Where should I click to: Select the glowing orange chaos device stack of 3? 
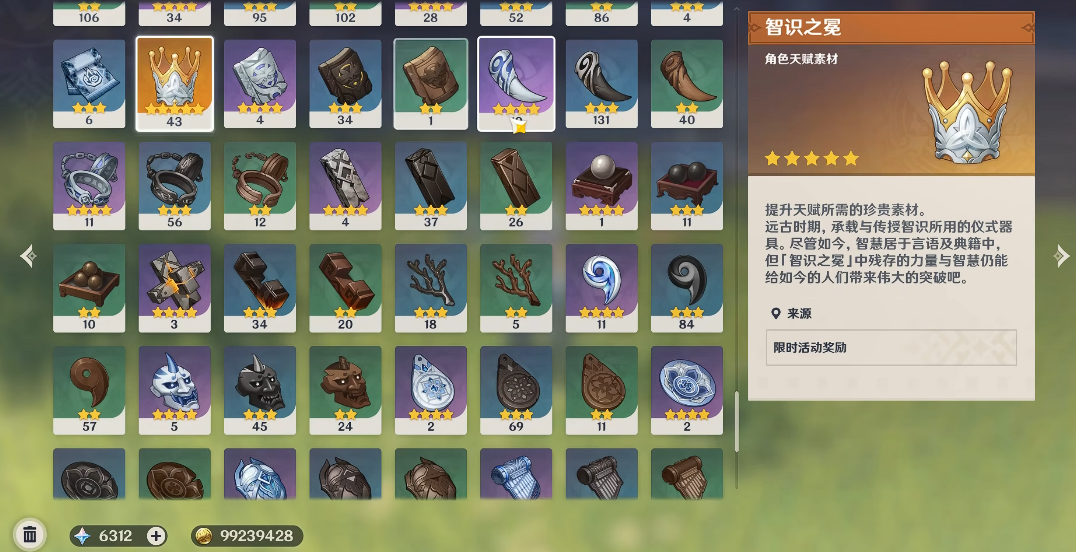click(x=174, y=288)
